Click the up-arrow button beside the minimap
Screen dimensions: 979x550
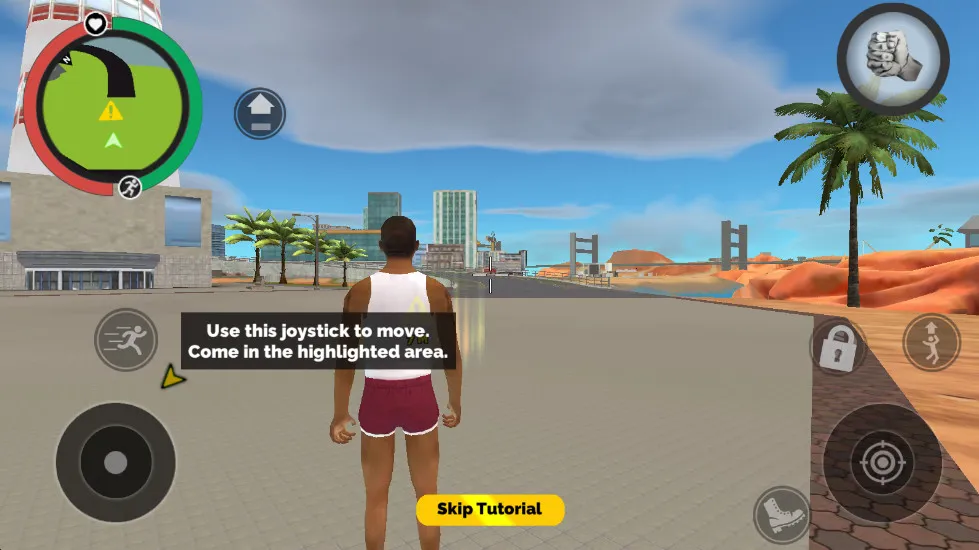[260, 113]
